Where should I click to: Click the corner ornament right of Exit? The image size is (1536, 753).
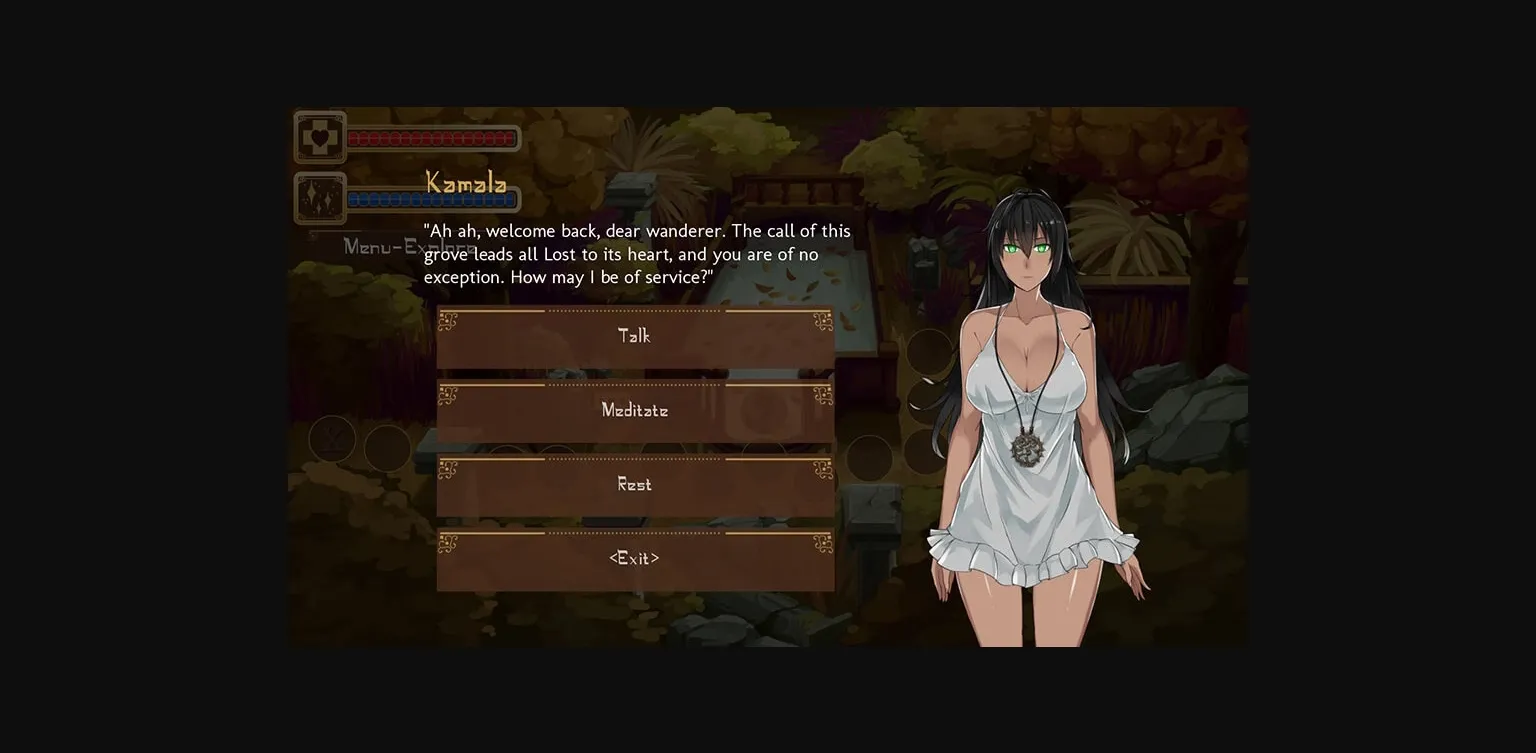pos(822,543)
